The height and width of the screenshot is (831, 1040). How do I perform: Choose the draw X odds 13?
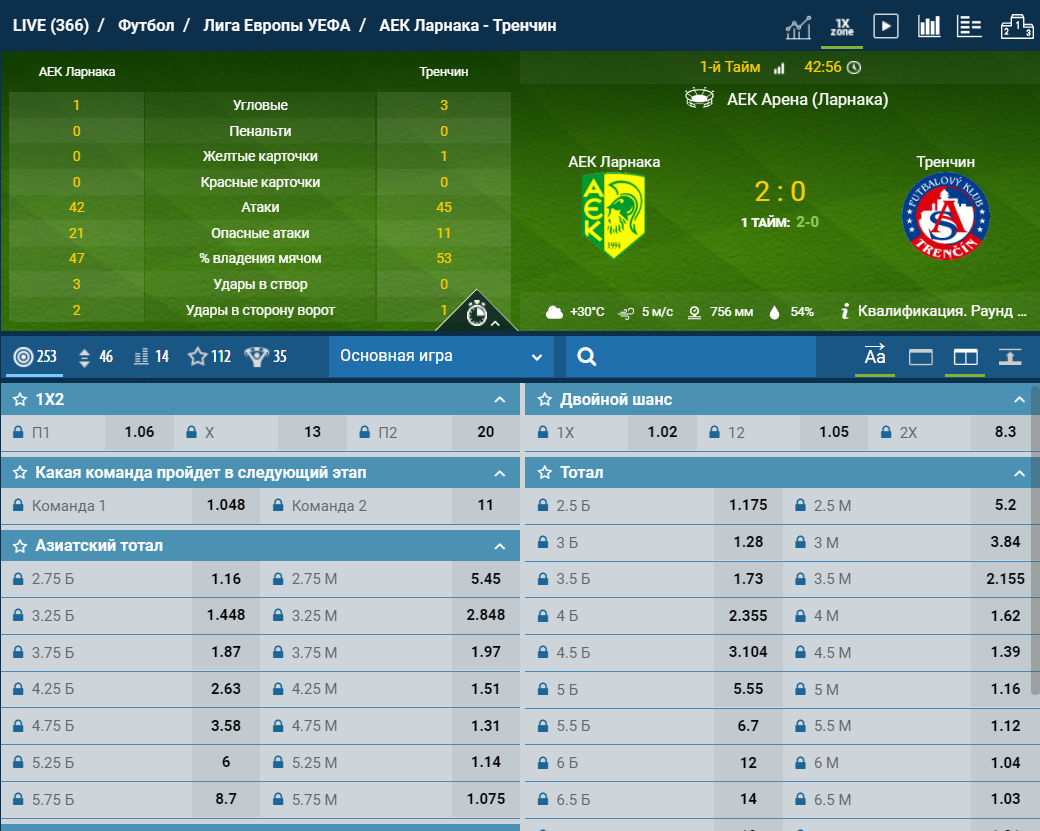click(x=312, y=432)
